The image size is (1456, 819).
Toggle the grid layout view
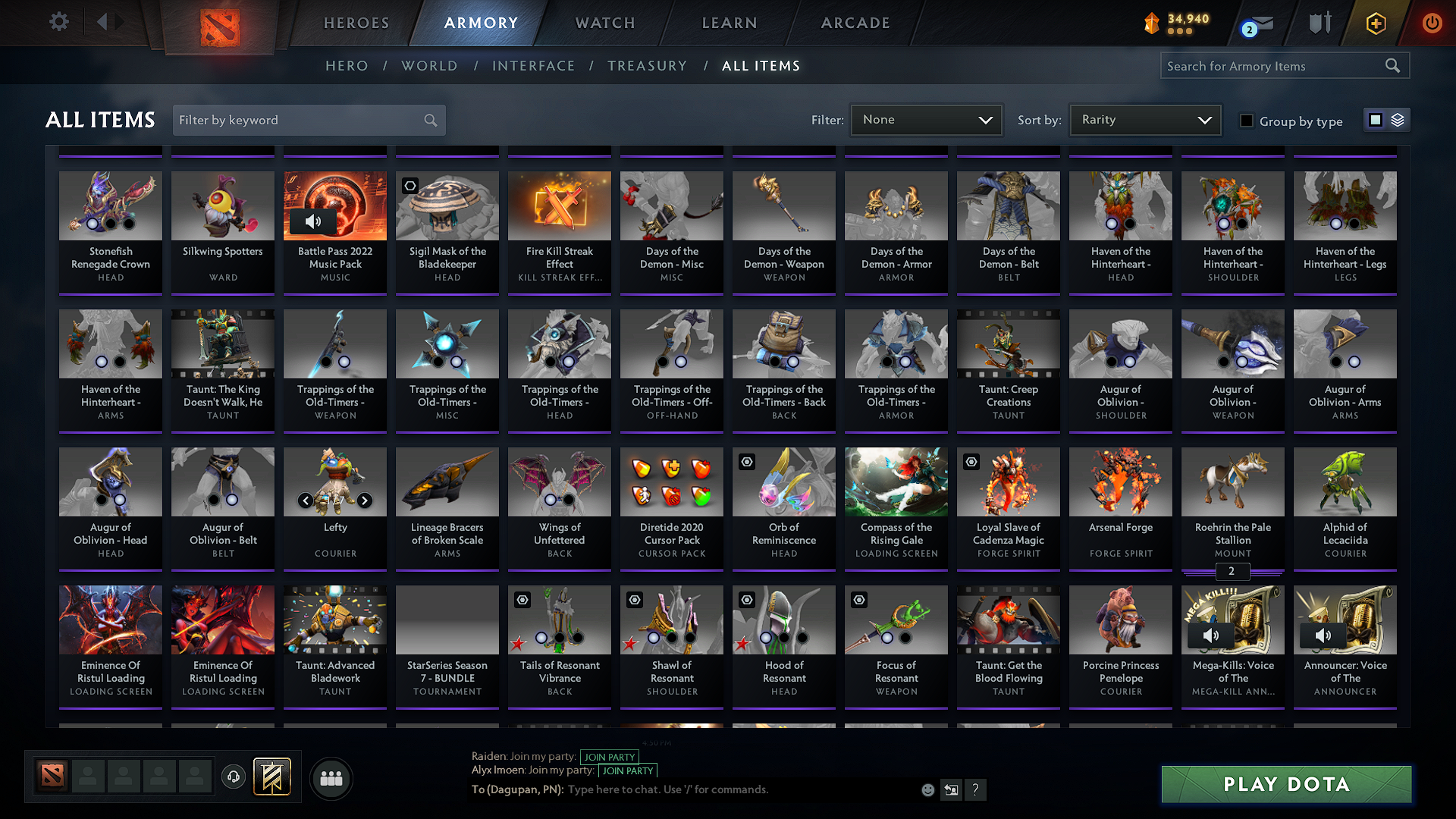pyautogui.click(x=1376, y=120)
